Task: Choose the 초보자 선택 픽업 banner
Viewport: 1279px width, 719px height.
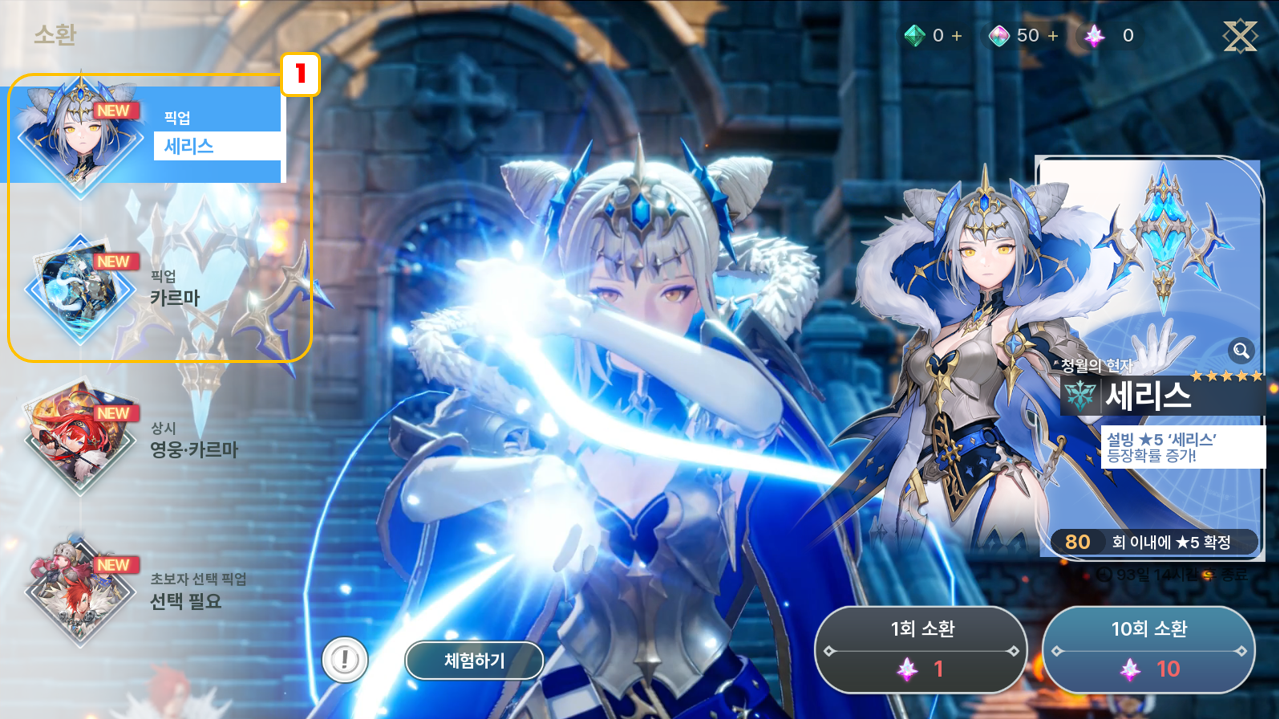Action: tap(150, 590)
